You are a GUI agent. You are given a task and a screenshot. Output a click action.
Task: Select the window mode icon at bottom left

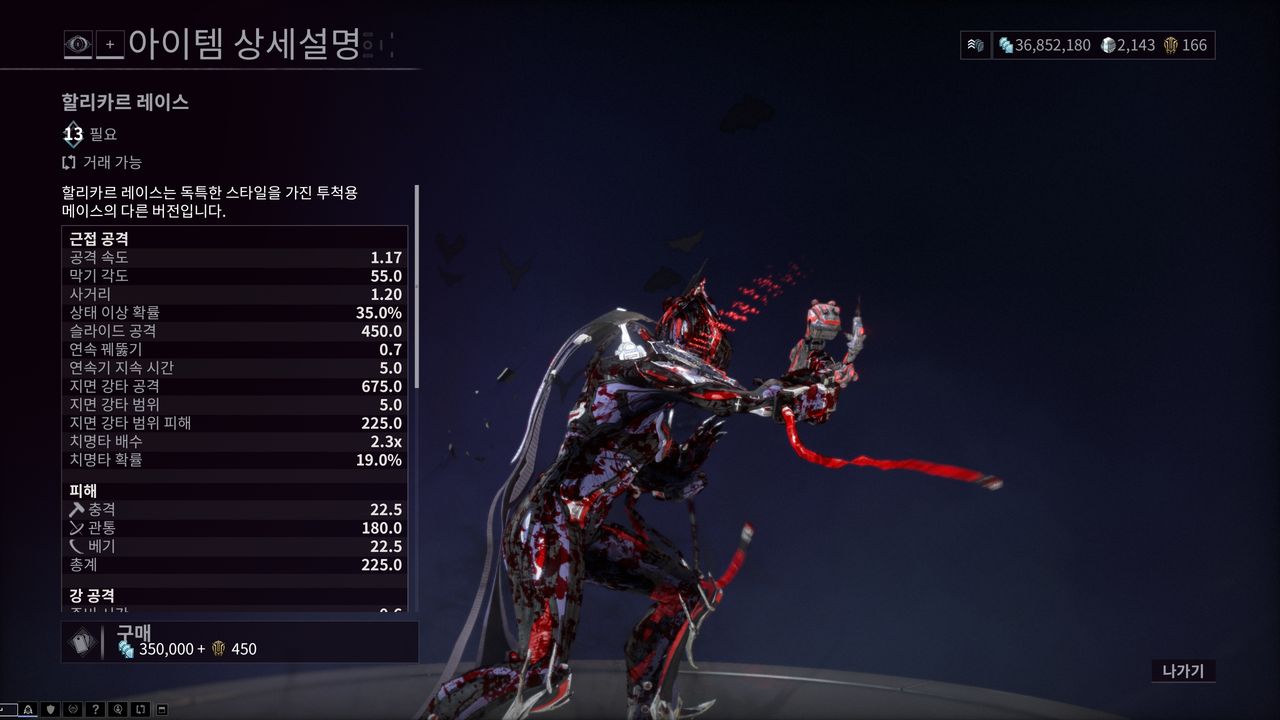[162, 708]
